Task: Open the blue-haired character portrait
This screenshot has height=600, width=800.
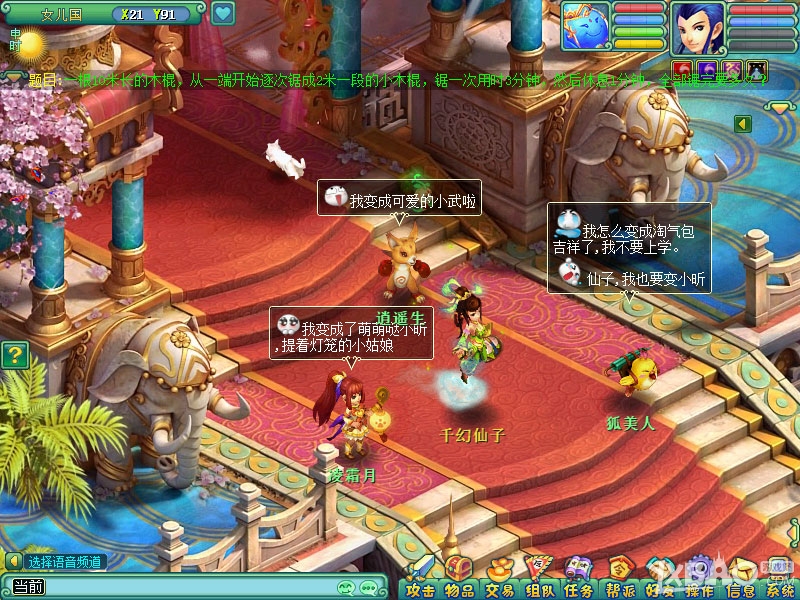Action: (698, 28)
